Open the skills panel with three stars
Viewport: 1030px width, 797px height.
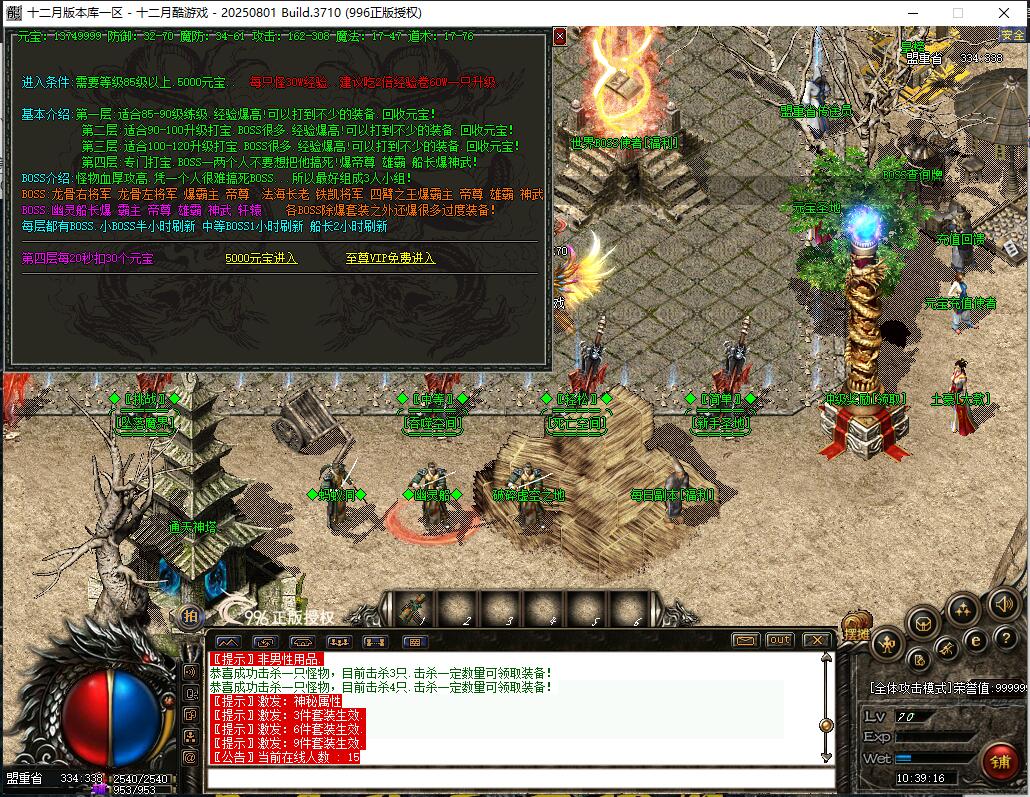point(963,607)
